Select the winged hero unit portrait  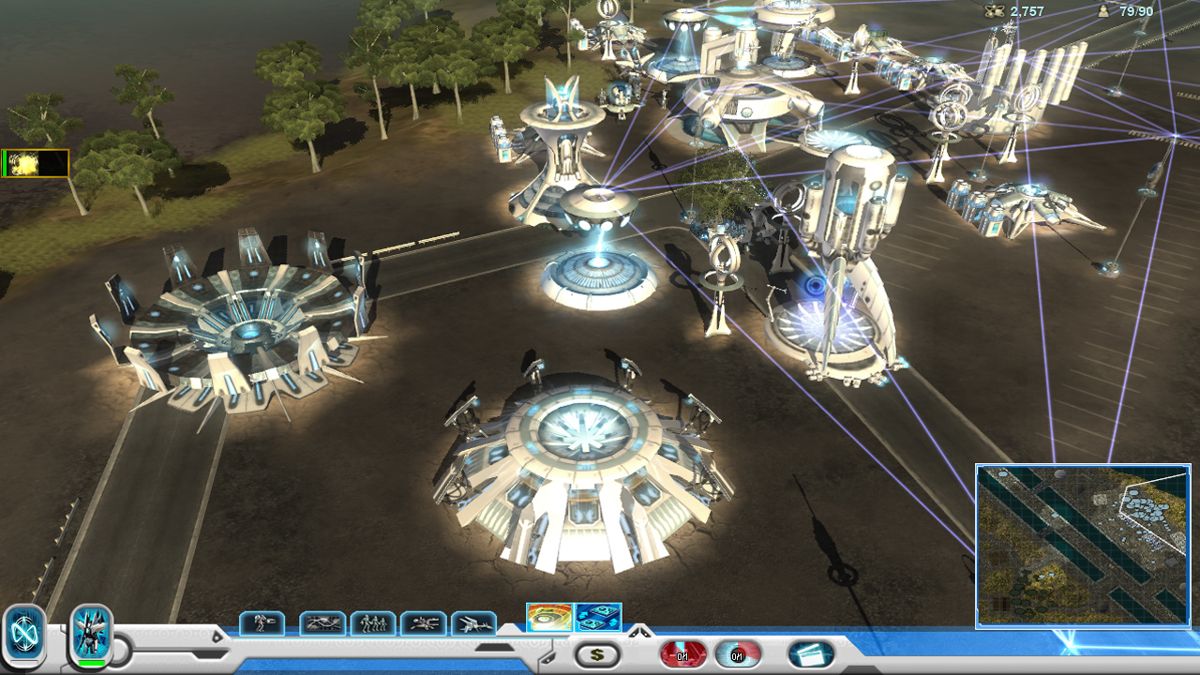[90, 634]
